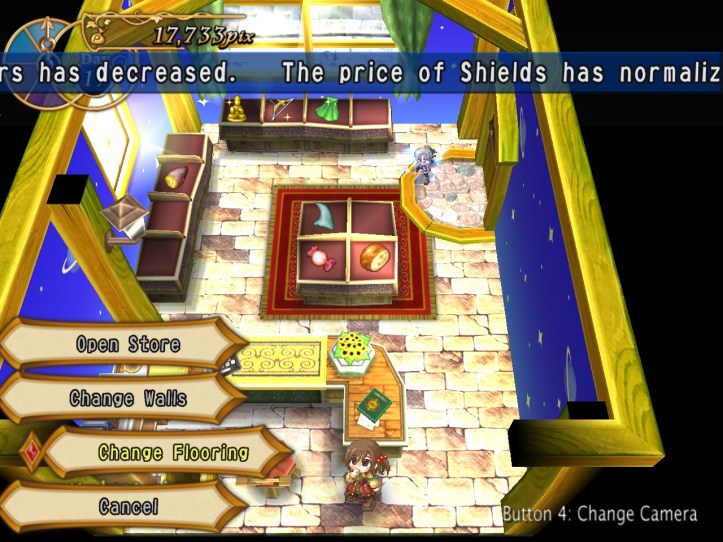Choose the Change Walls option
The width and height of the screenshot is (723, 542).
pyautogui.click(x=128, y=398)
